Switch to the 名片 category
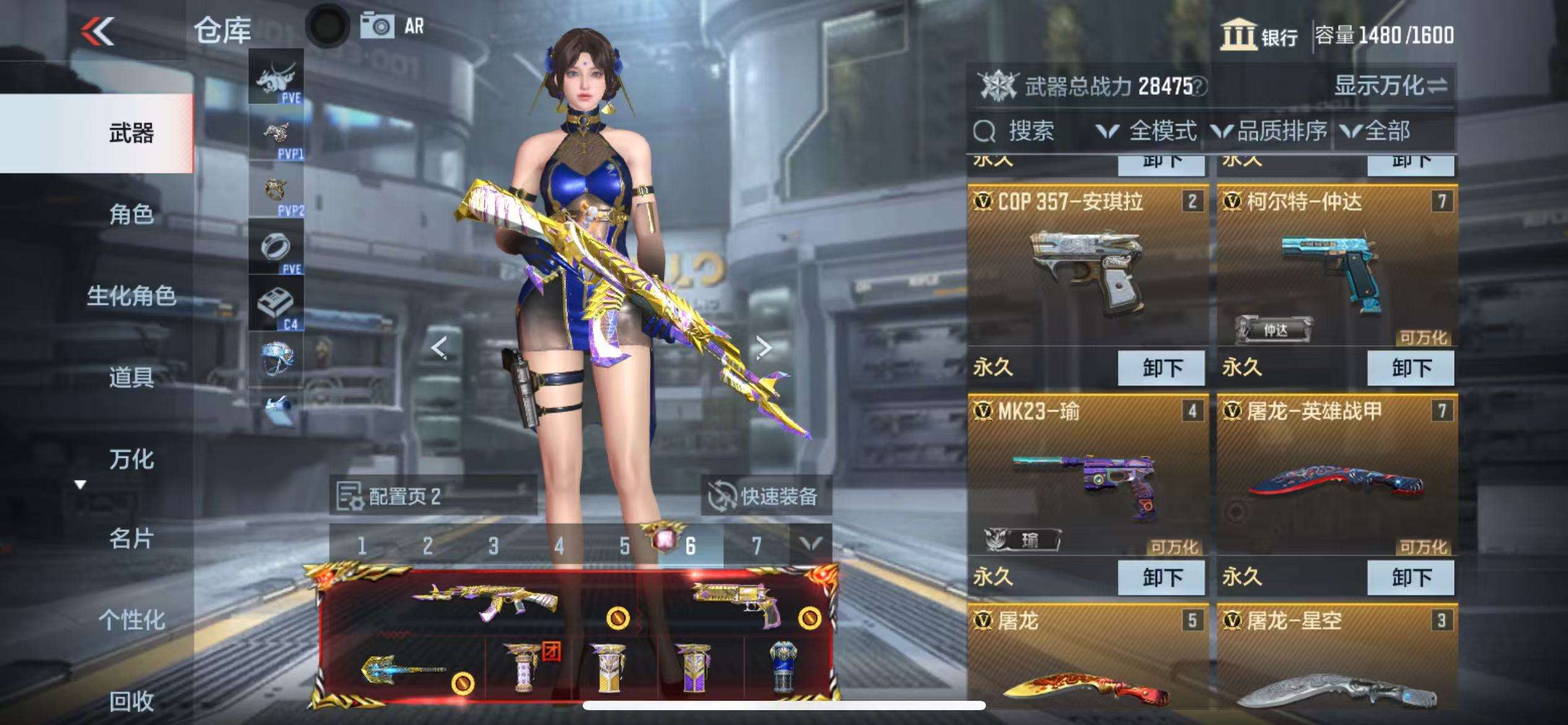The image size is (1568, 725). (131, 539)
